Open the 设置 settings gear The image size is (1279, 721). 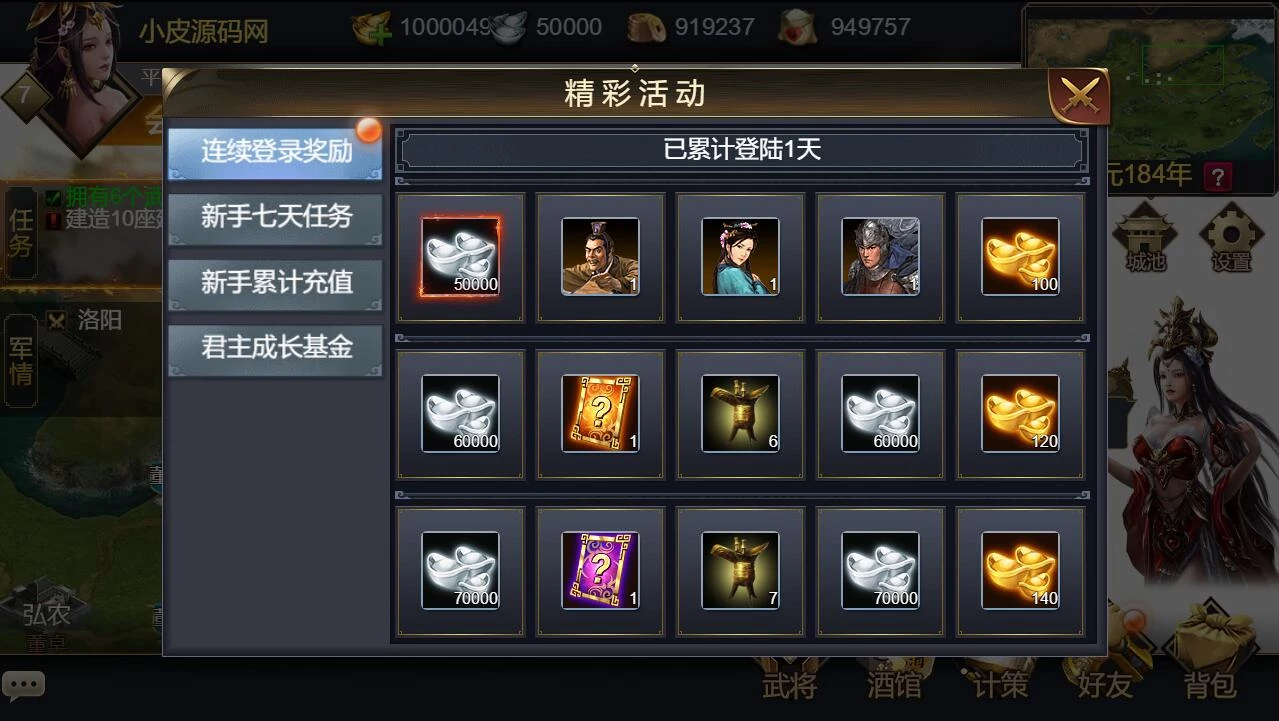click(x=1231, y=240)
